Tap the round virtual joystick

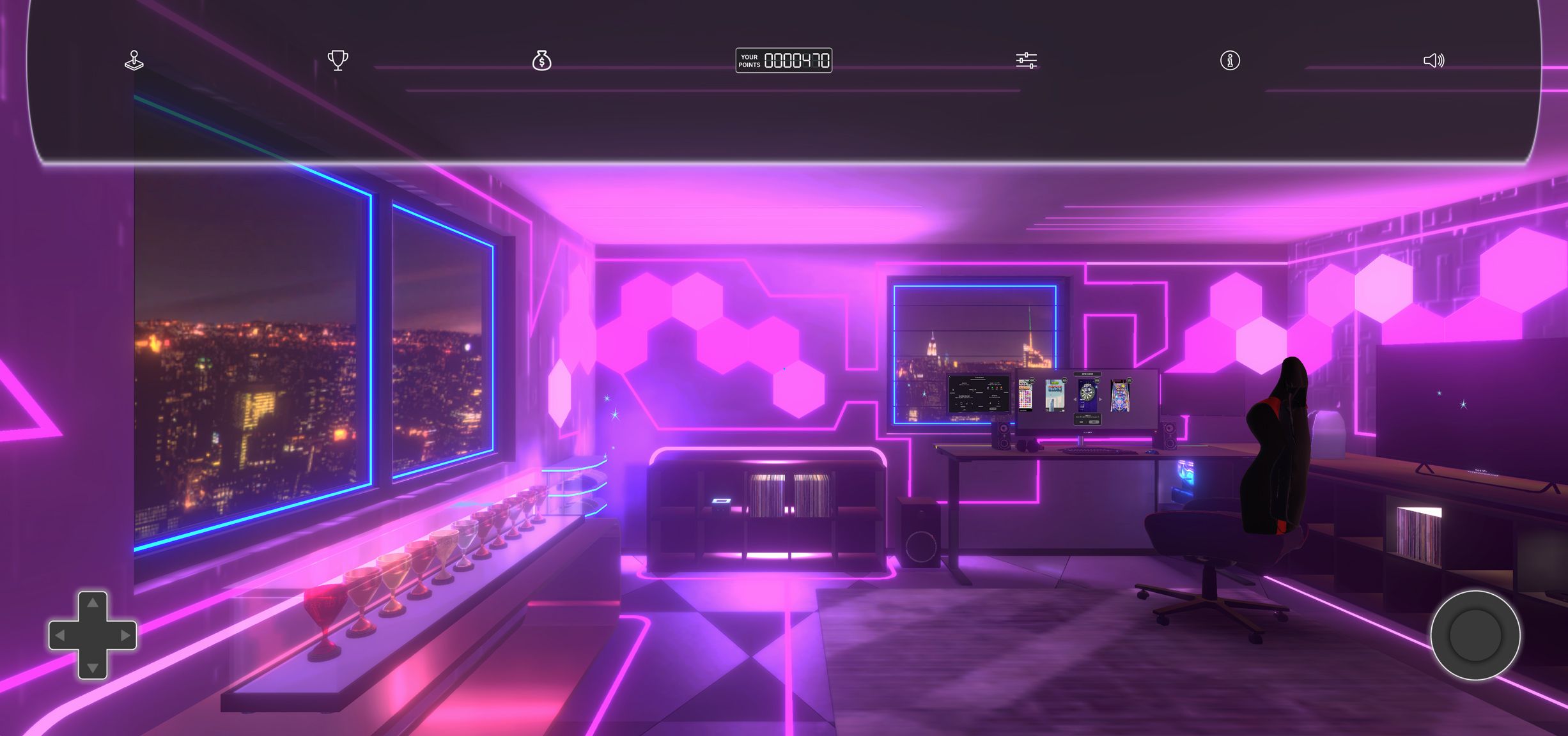[1475, 635]
